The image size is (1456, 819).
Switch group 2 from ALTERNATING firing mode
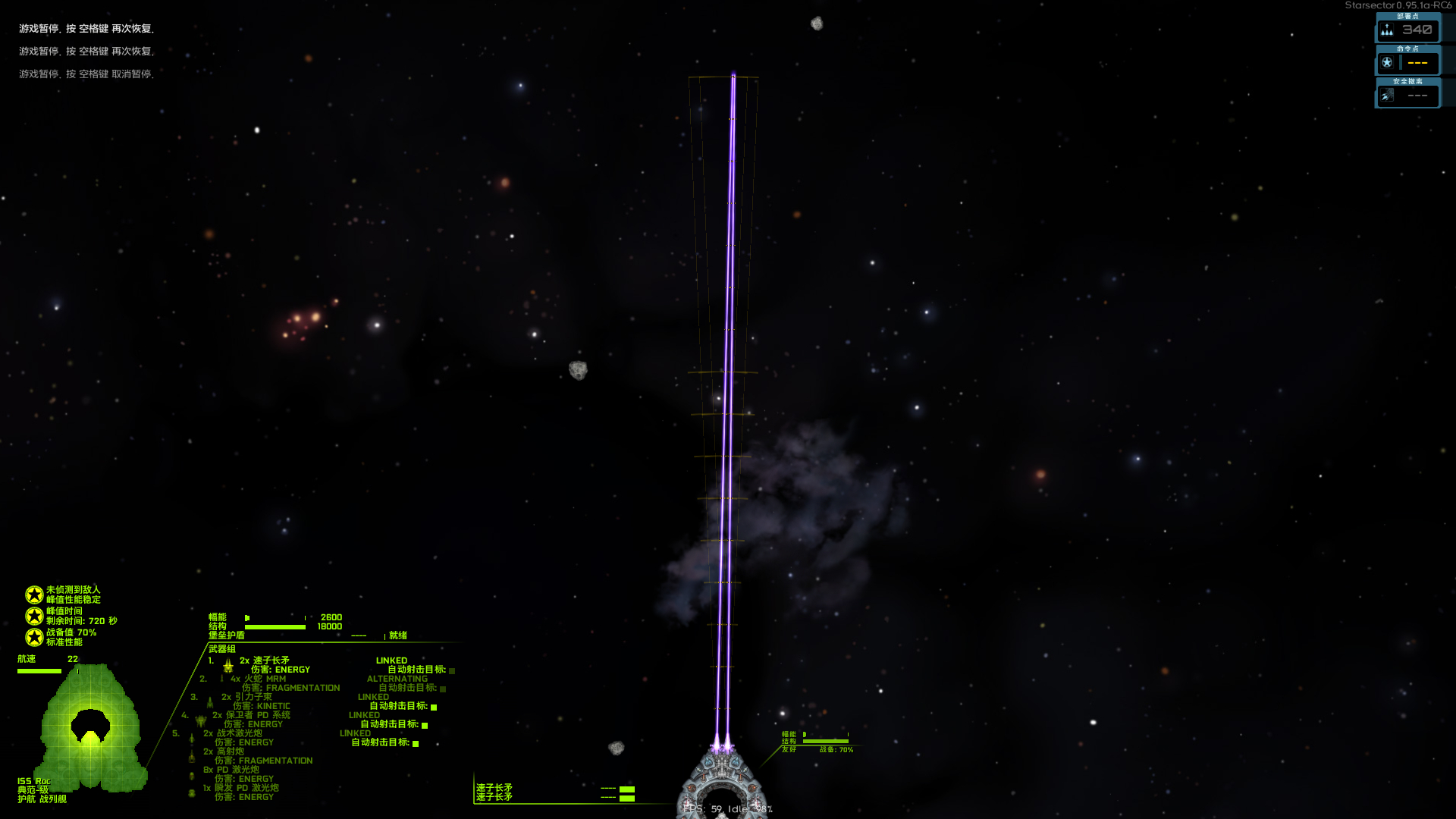click(x=398, y=679)
